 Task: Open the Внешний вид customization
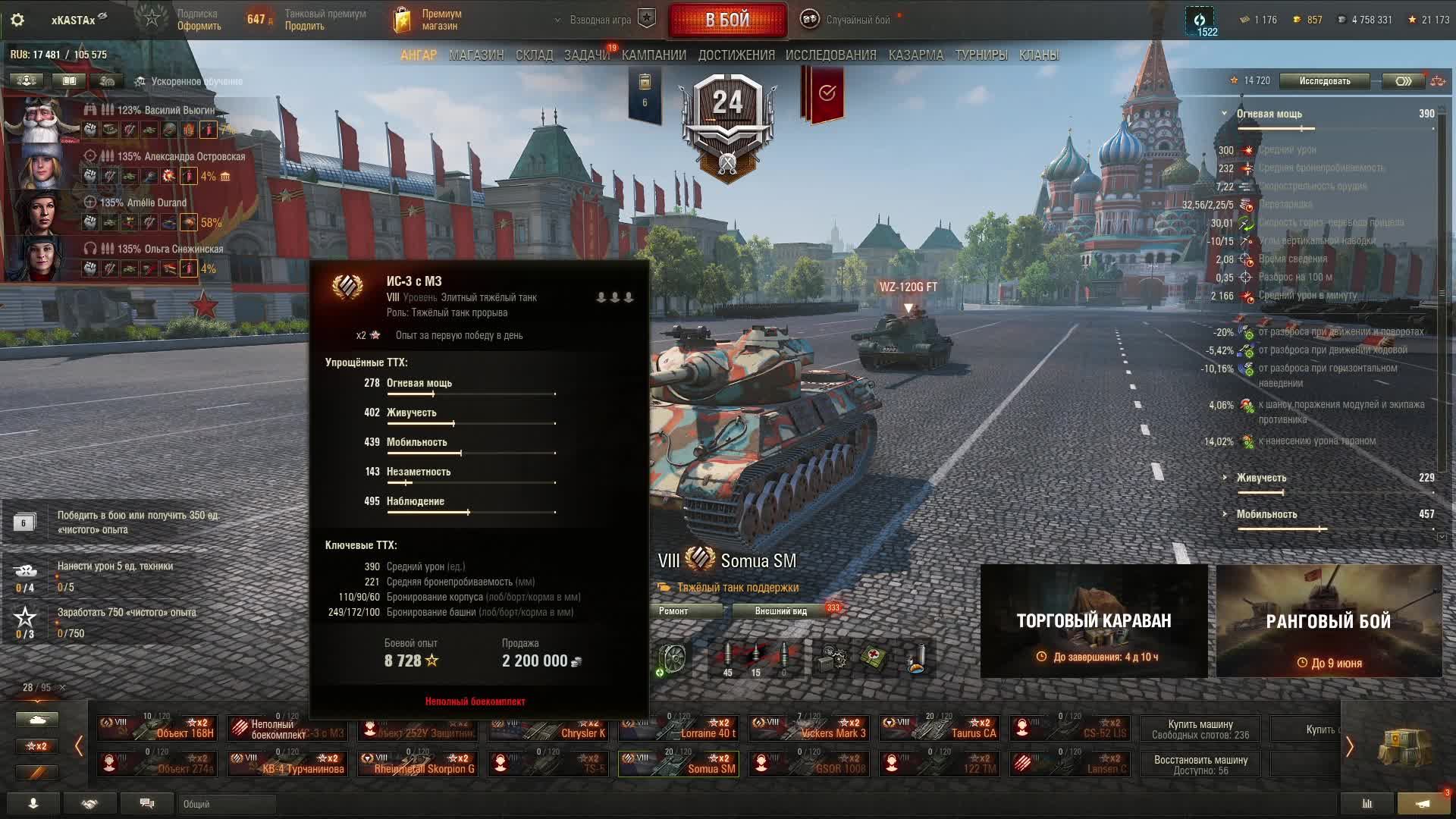point(780,611)
